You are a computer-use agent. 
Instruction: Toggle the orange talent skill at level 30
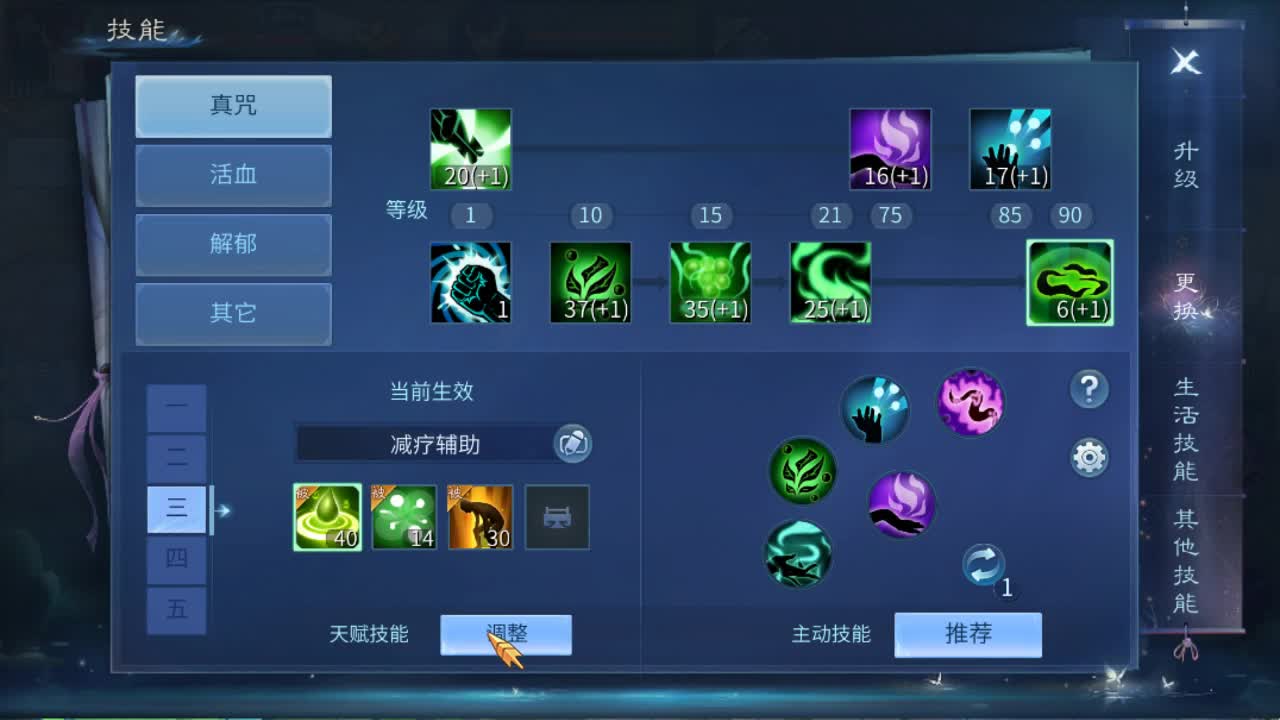(481, 516)
